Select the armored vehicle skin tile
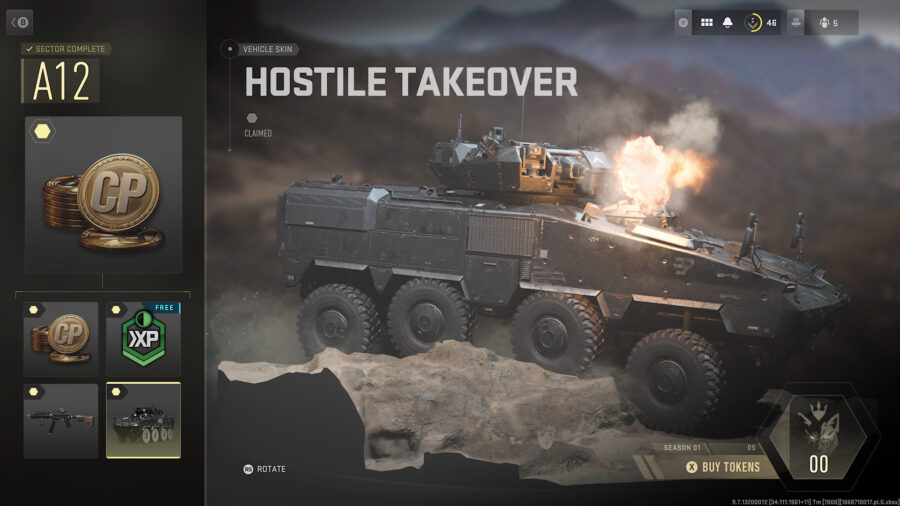This screenshot has width=900, height=506. 143,421
